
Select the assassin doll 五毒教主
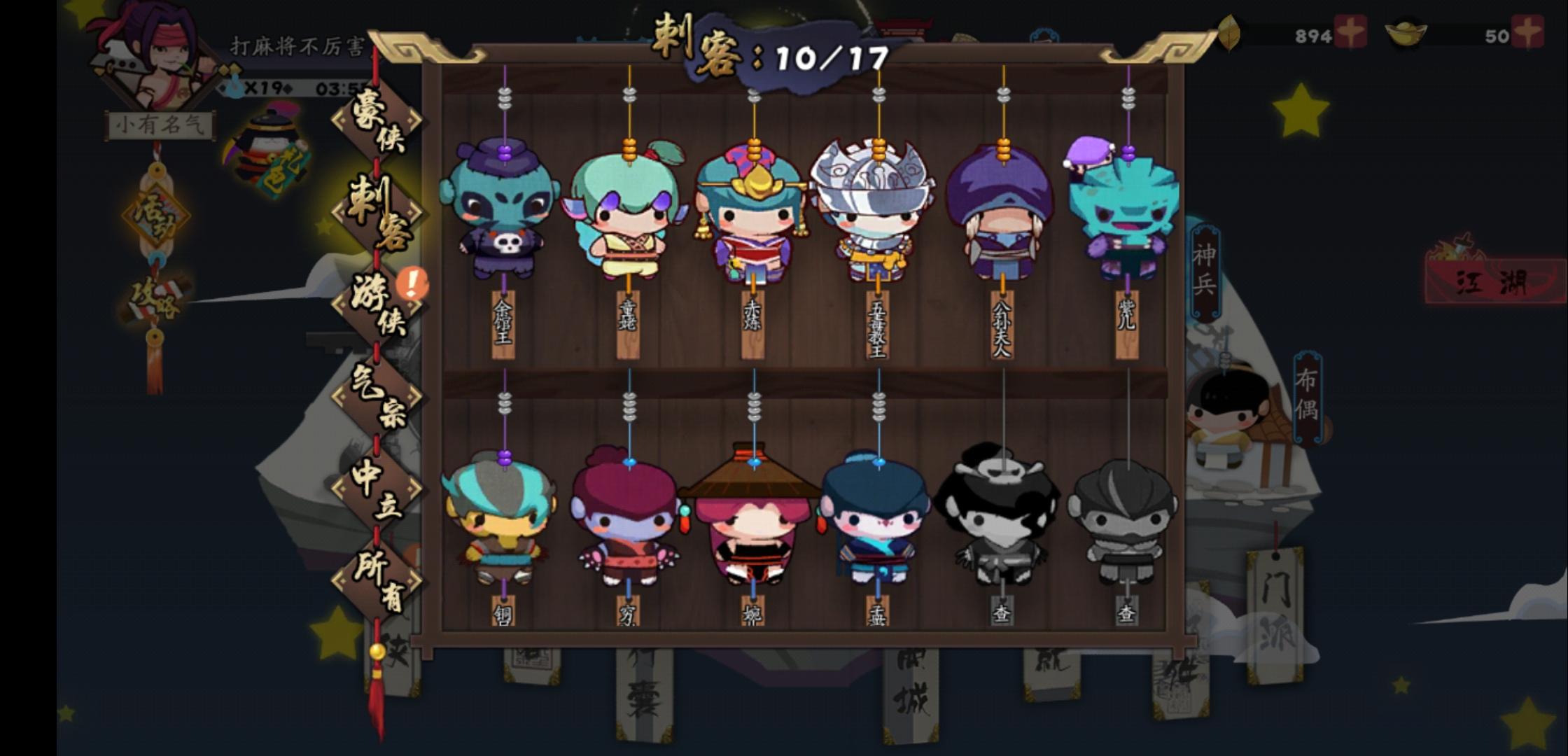(x=875, y=210)
